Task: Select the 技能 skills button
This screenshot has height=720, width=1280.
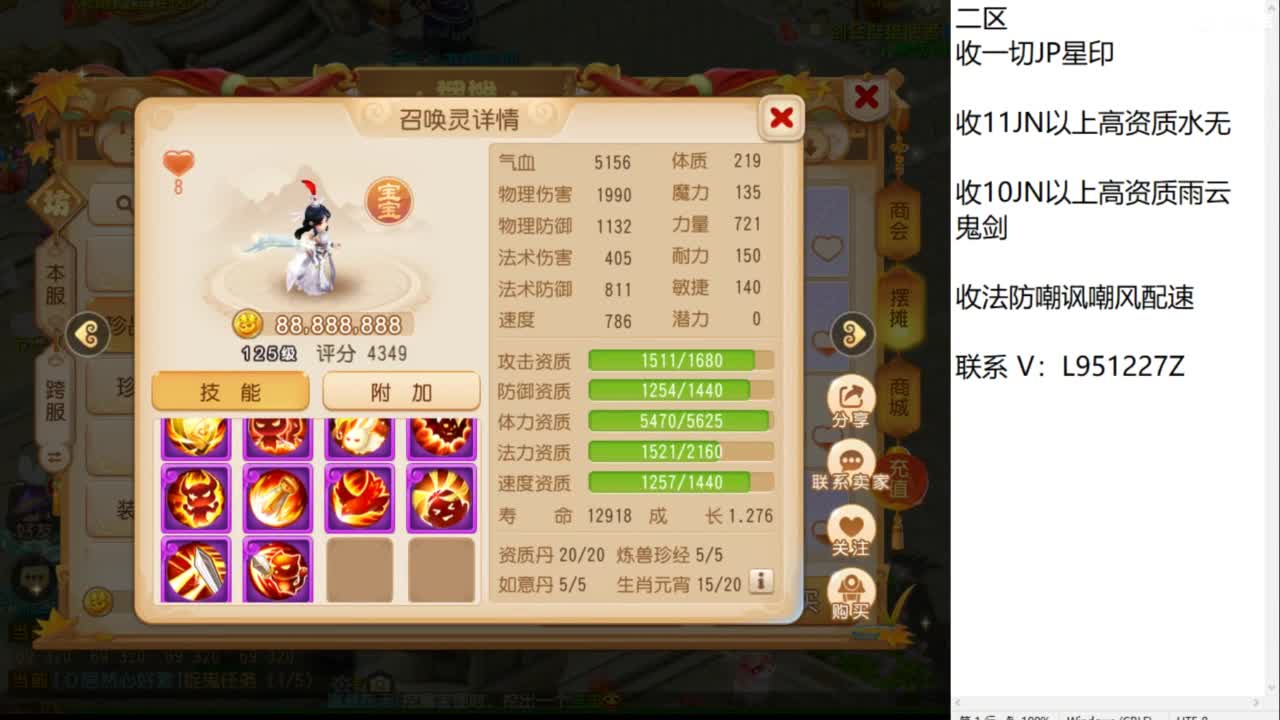Action: coord(230,391)
